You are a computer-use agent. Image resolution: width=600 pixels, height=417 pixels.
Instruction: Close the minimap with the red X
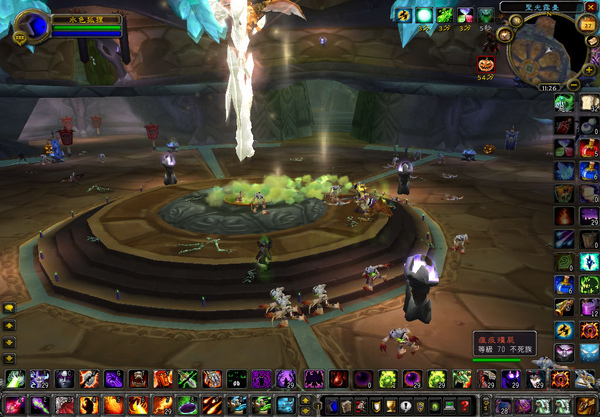coord(591,6)
